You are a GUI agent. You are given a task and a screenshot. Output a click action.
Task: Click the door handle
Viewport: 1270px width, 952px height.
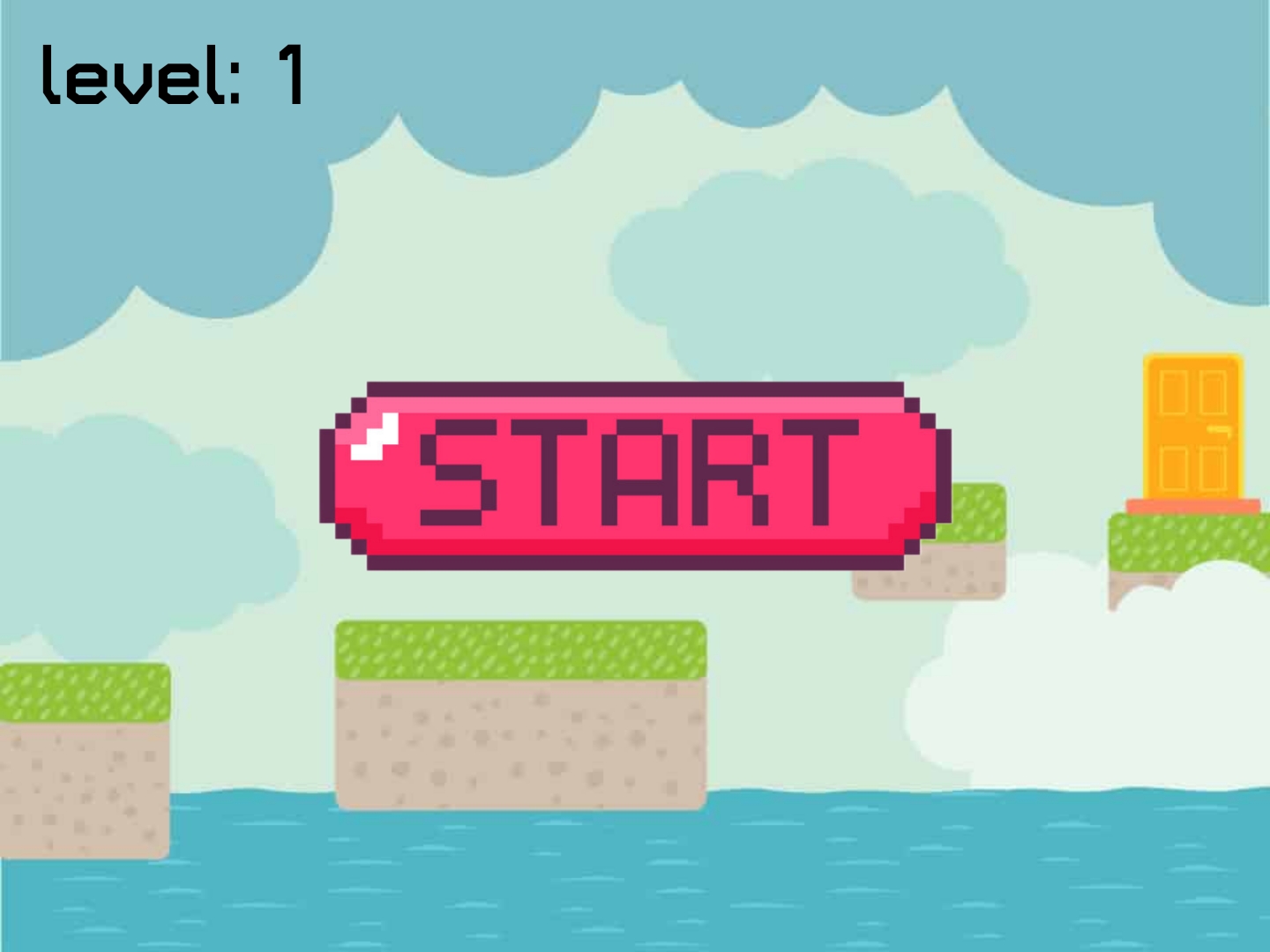1221,431
